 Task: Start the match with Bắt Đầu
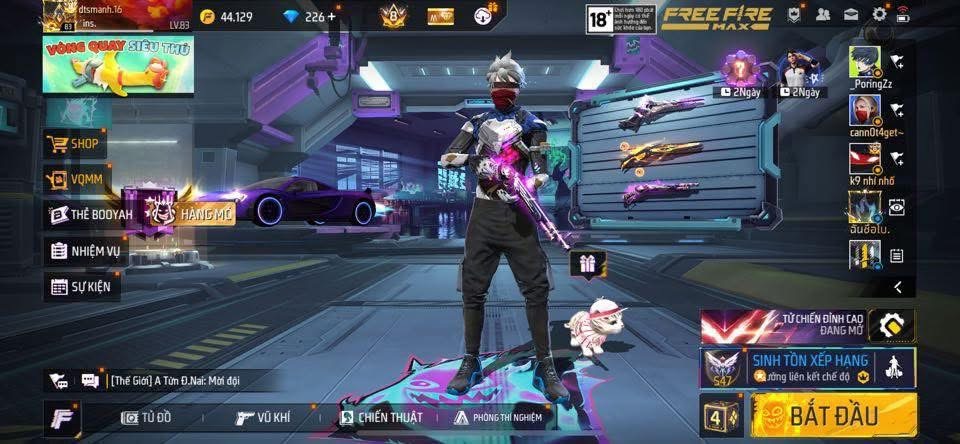(x=834, y=415)
